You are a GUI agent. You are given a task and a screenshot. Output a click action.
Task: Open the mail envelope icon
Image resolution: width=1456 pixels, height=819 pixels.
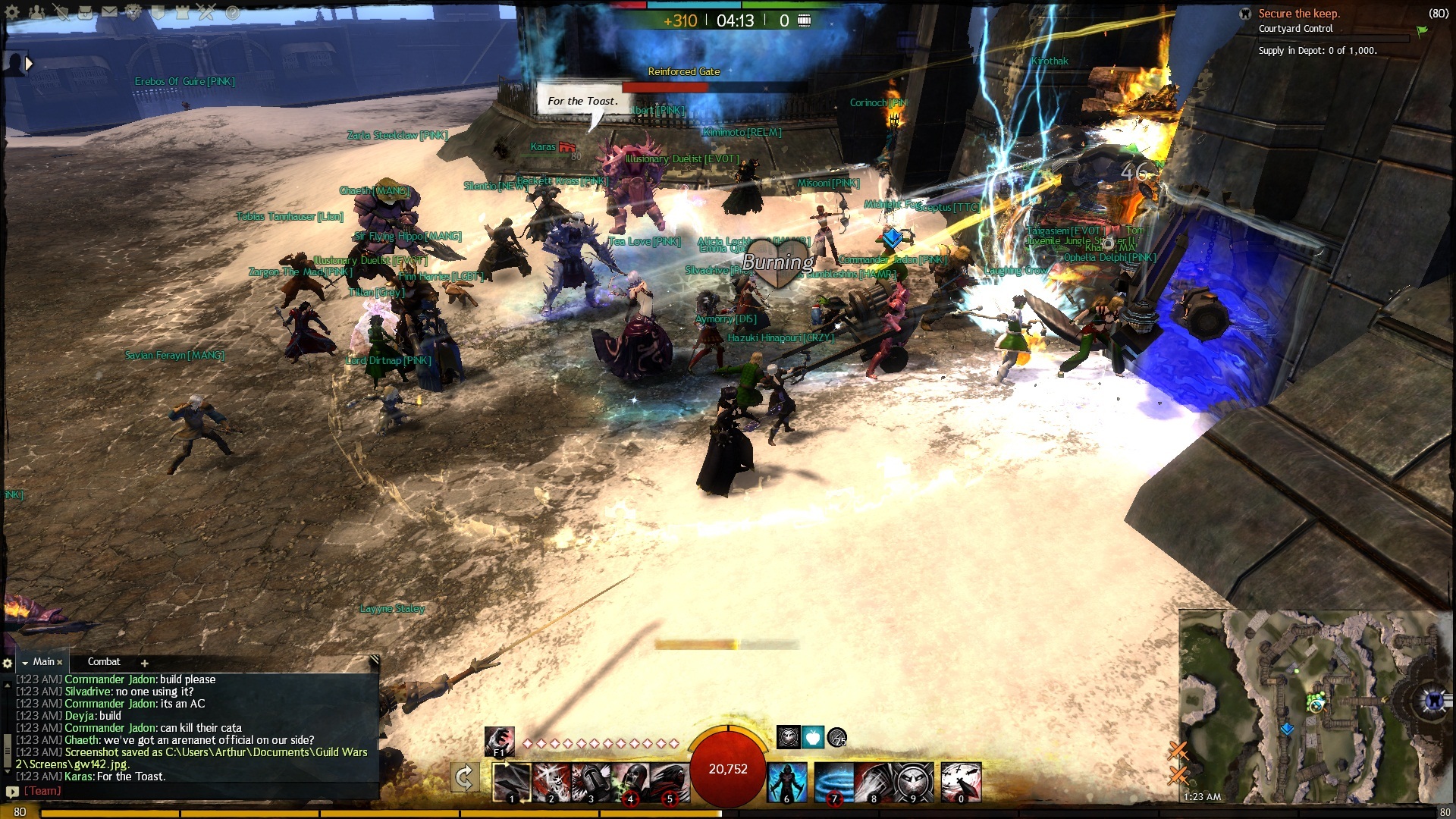110,12
